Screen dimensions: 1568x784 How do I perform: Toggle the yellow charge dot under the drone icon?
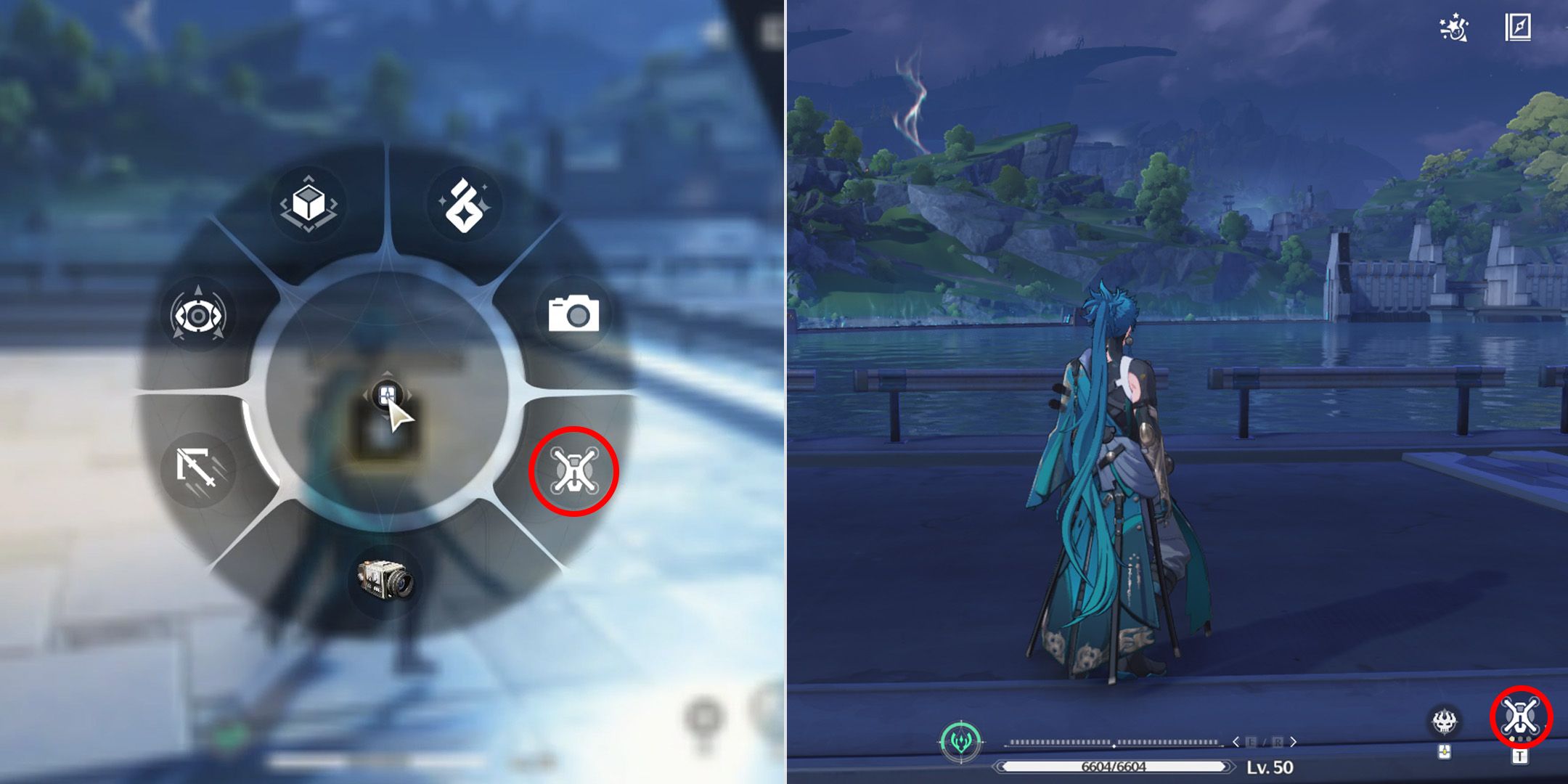(1511, 739)
